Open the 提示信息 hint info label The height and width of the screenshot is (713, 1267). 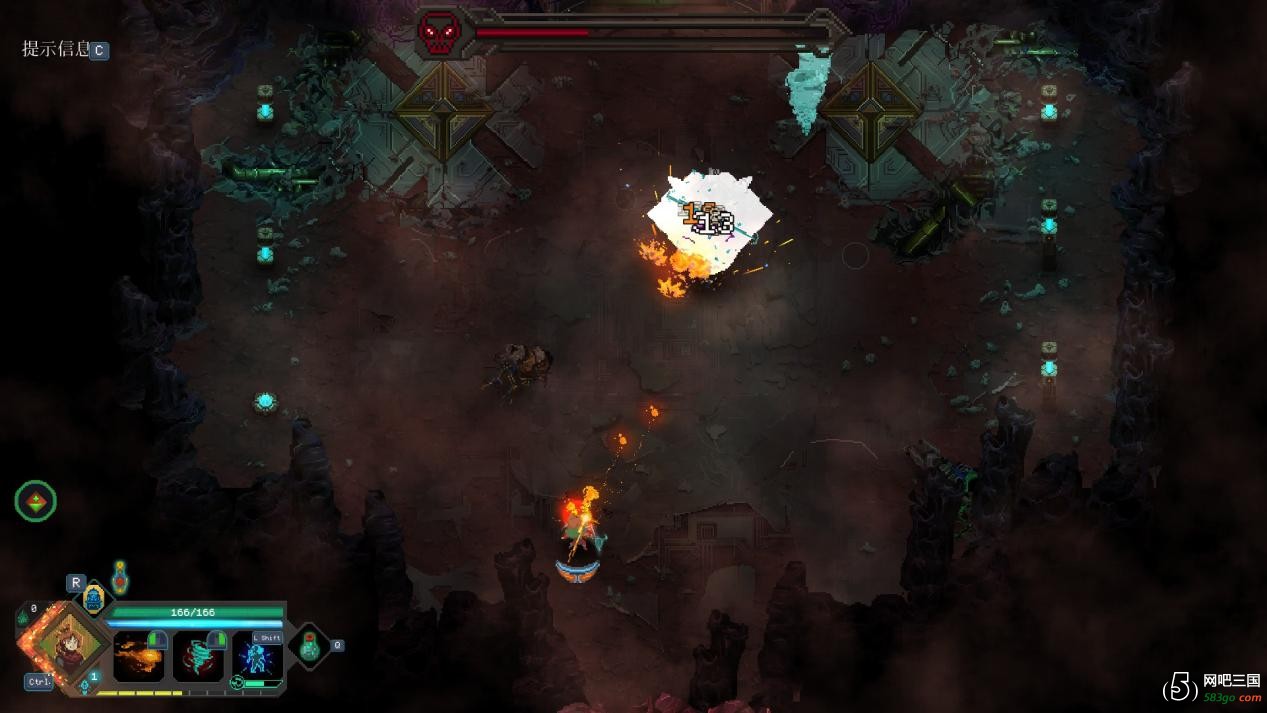coord(56,49)
